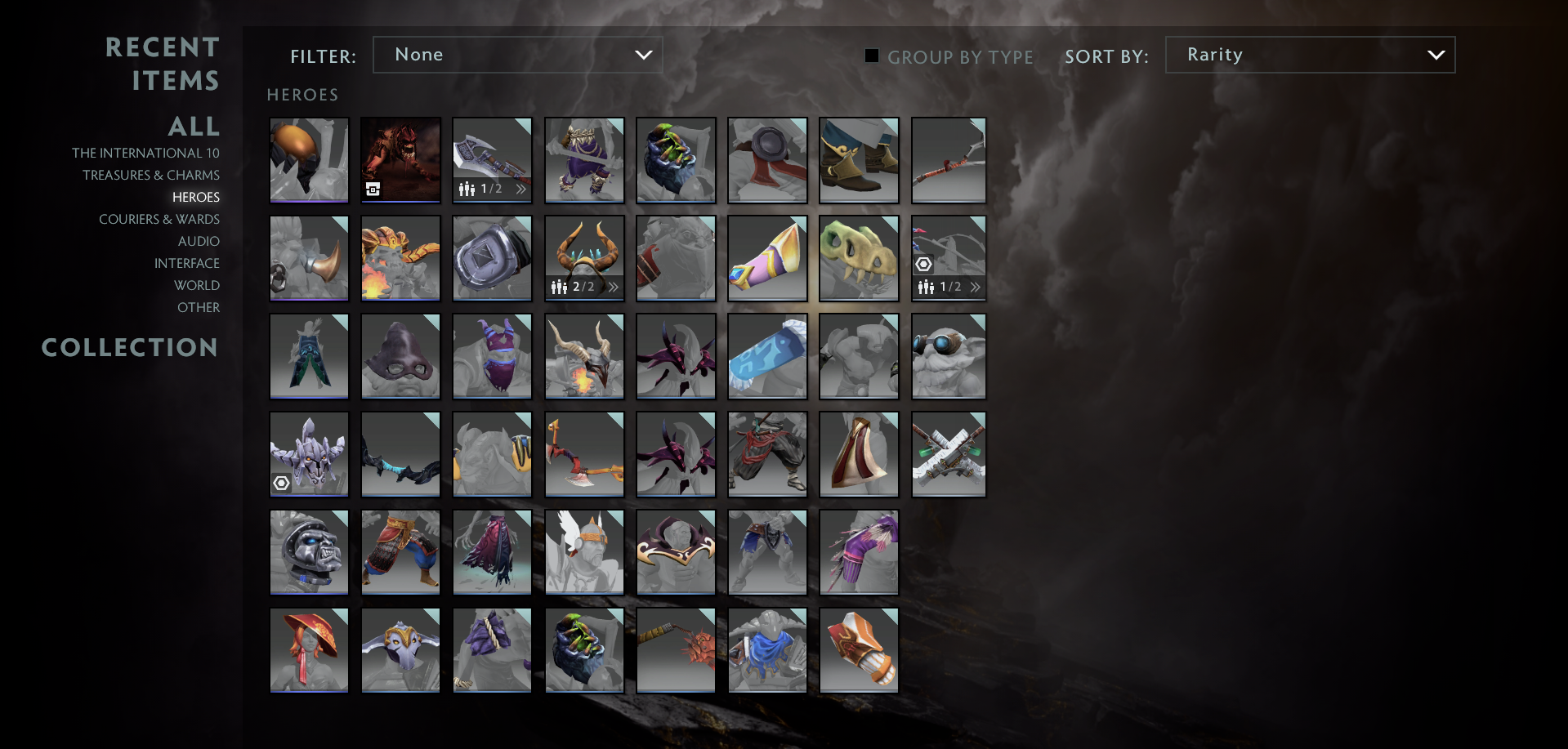Click the Collection heading
The height and width of the screenshot is (749, 1568).
coord(130,347)
